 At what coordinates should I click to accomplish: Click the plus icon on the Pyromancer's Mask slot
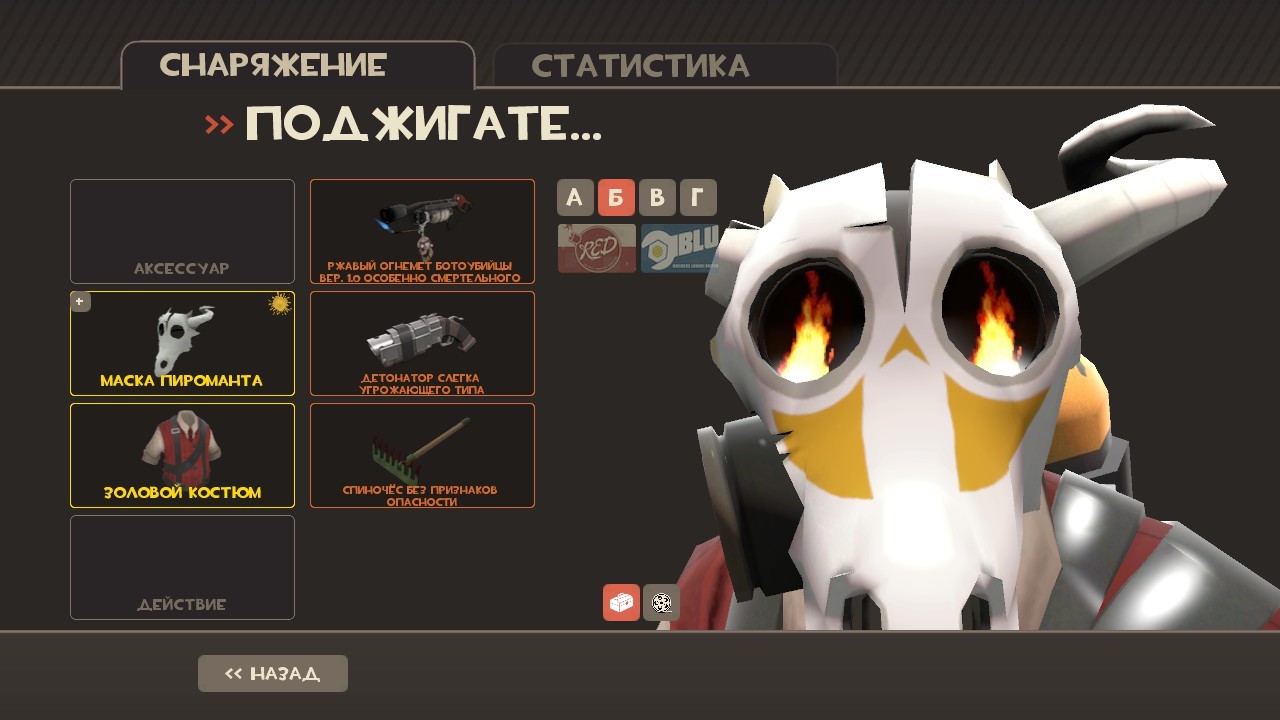[80, 300]
